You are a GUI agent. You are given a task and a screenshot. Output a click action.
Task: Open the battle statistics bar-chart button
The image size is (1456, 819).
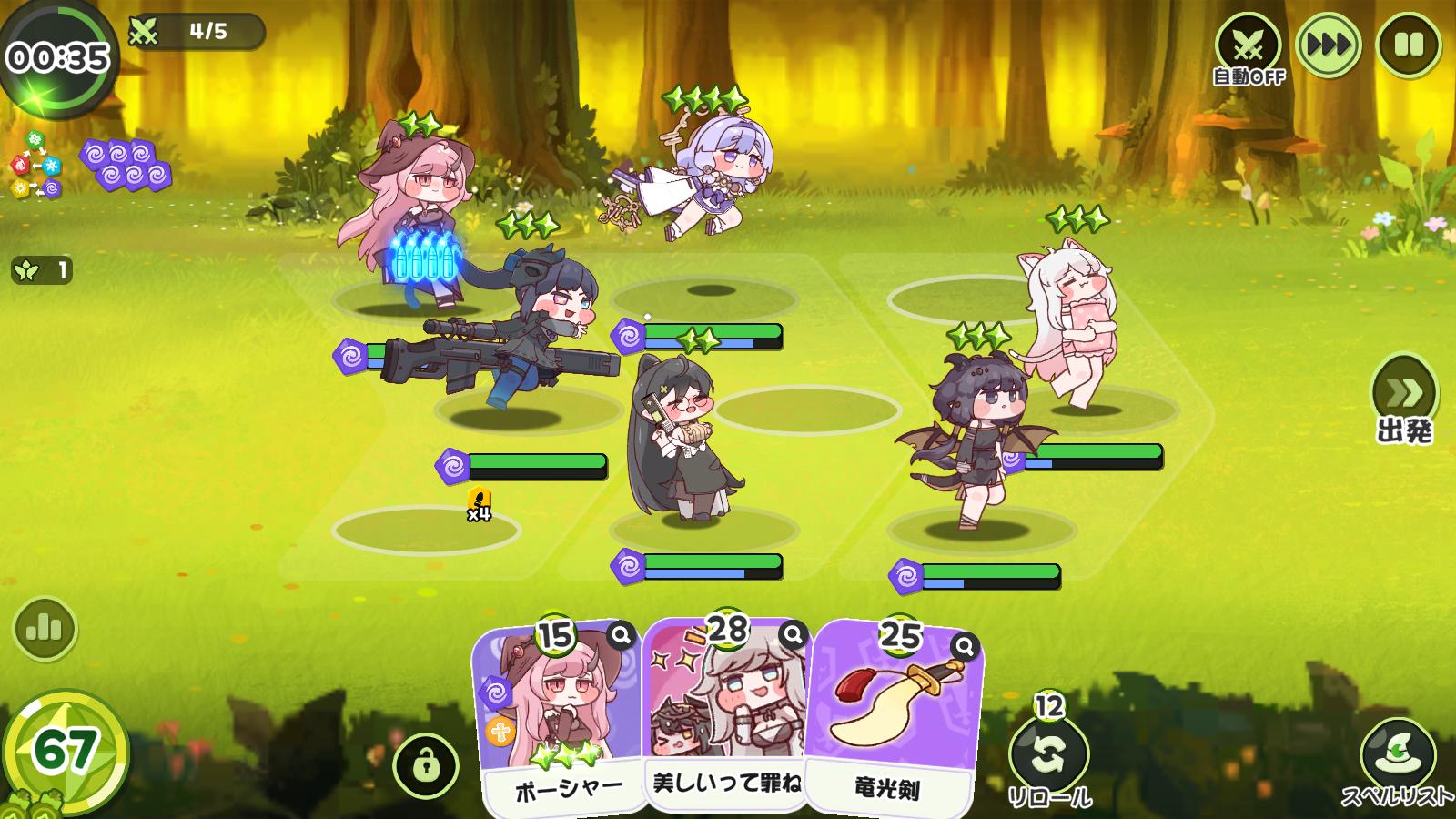(45, 628)
